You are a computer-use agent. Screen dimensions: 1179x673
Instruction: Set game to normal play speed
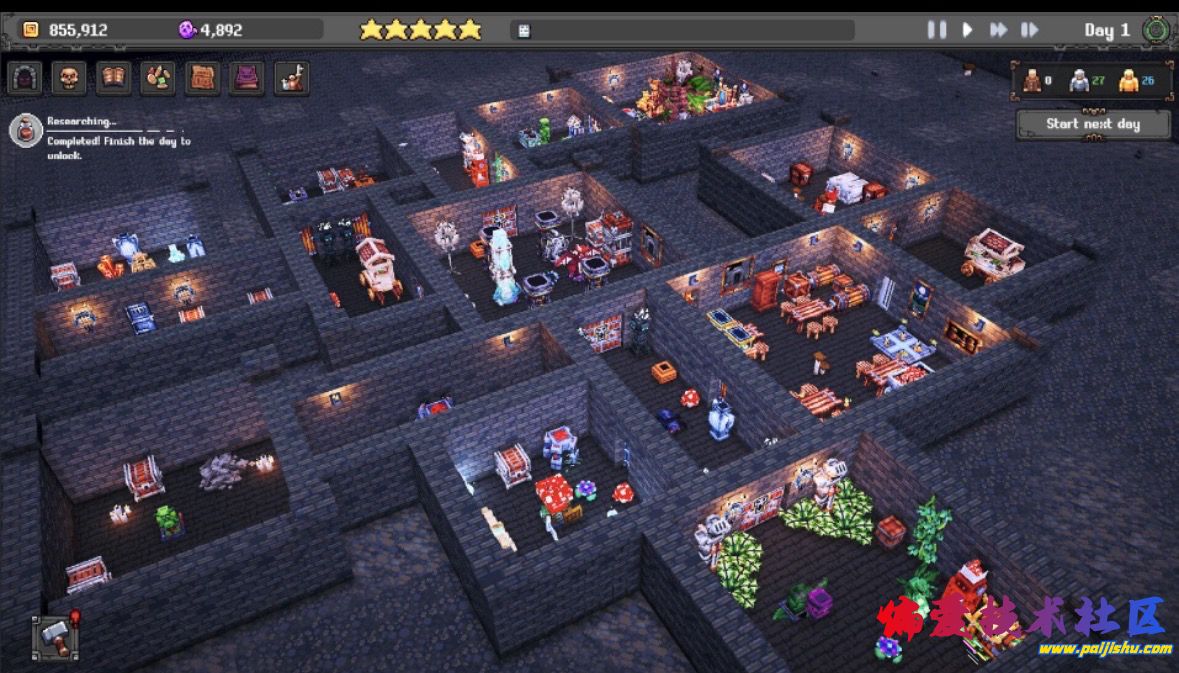tap(967, 30)
